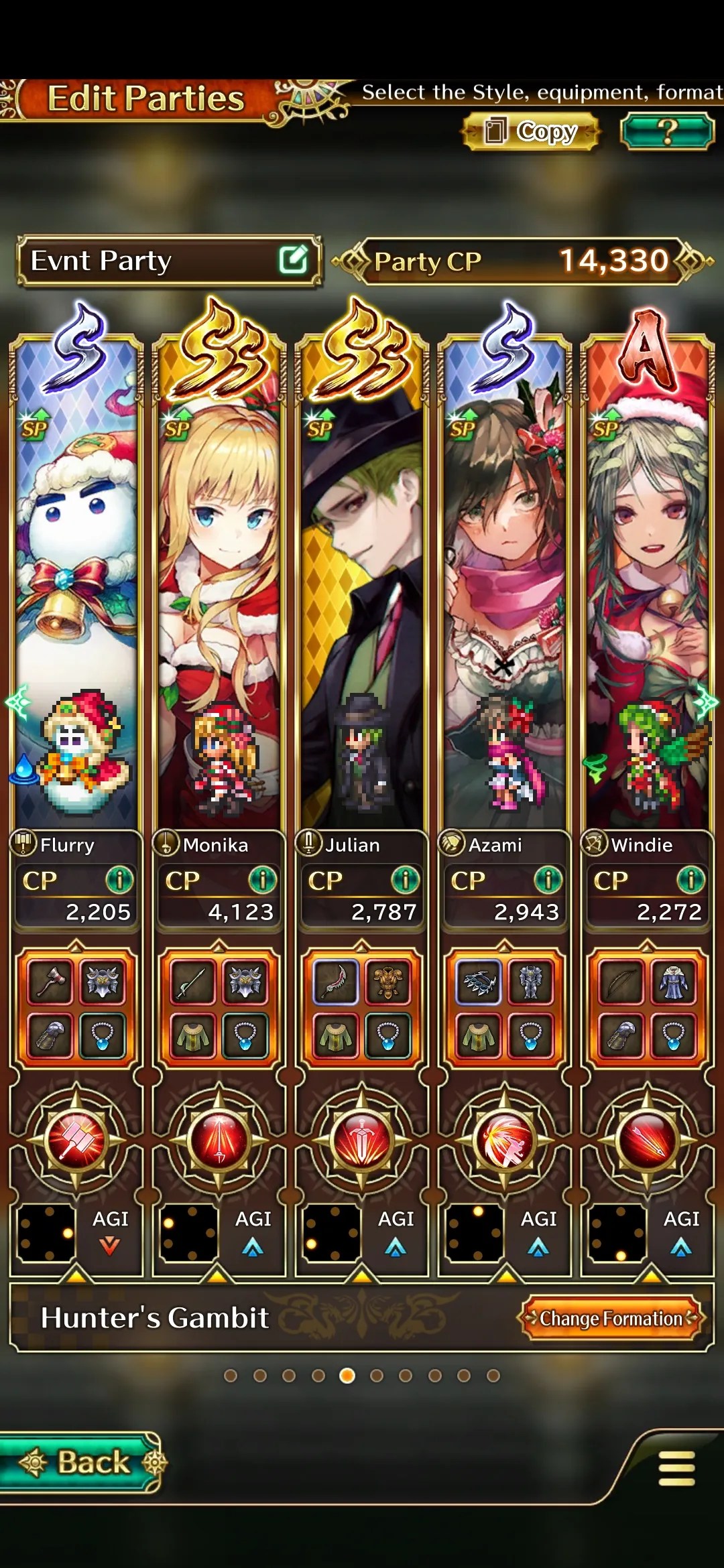Copy the current party setup
This screenshot has width=724, height=1568.
click(530, 131)
